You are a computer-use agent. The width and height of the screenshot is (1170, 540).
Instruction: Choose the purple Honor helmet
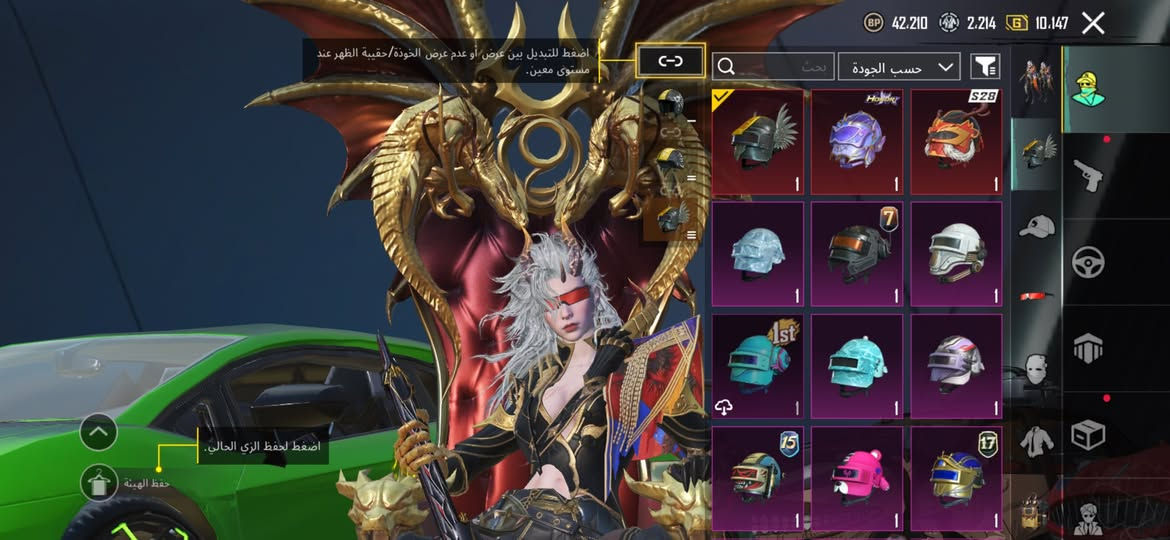coord(857,142)
